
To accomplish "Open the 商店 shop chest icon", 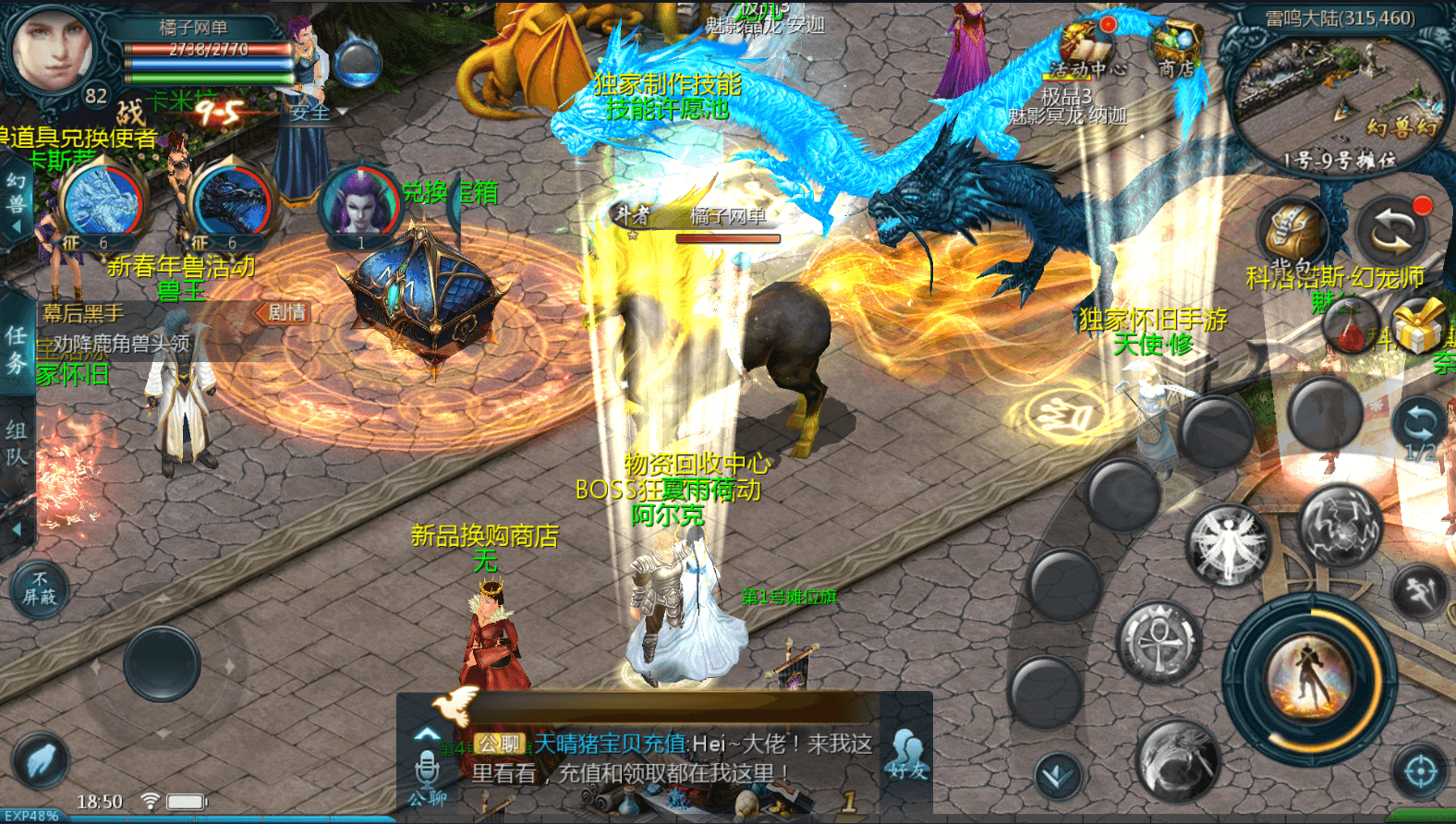I will coord(1175,46).
